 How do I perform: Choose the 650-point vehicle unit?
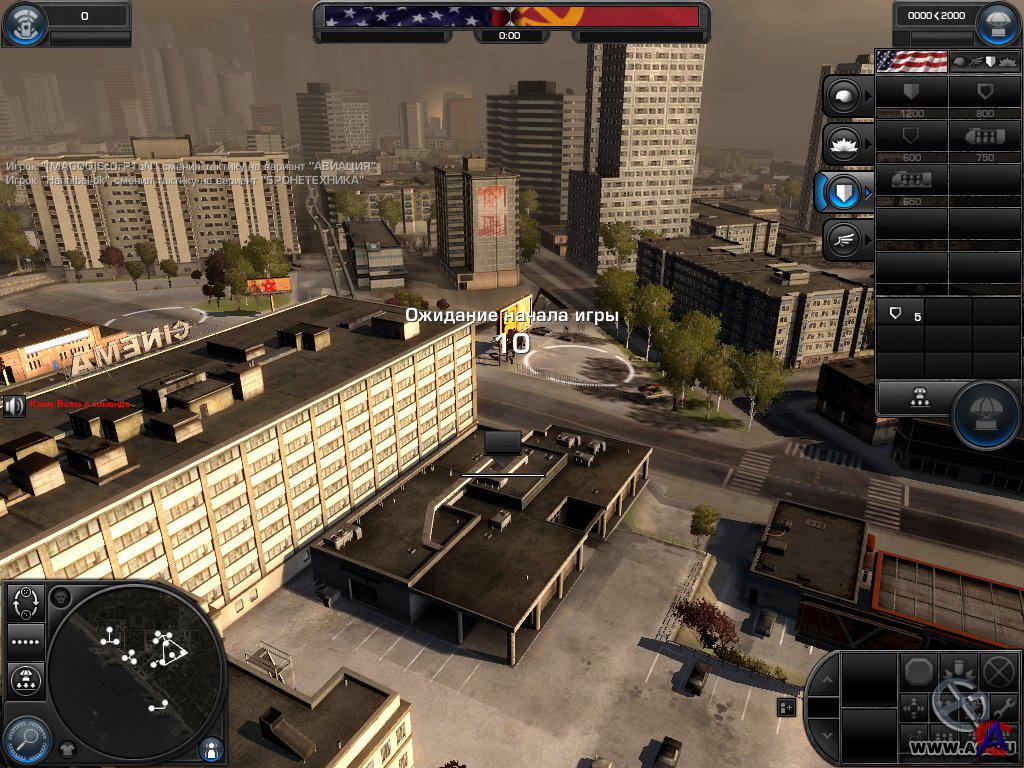(x=911, y=183)
